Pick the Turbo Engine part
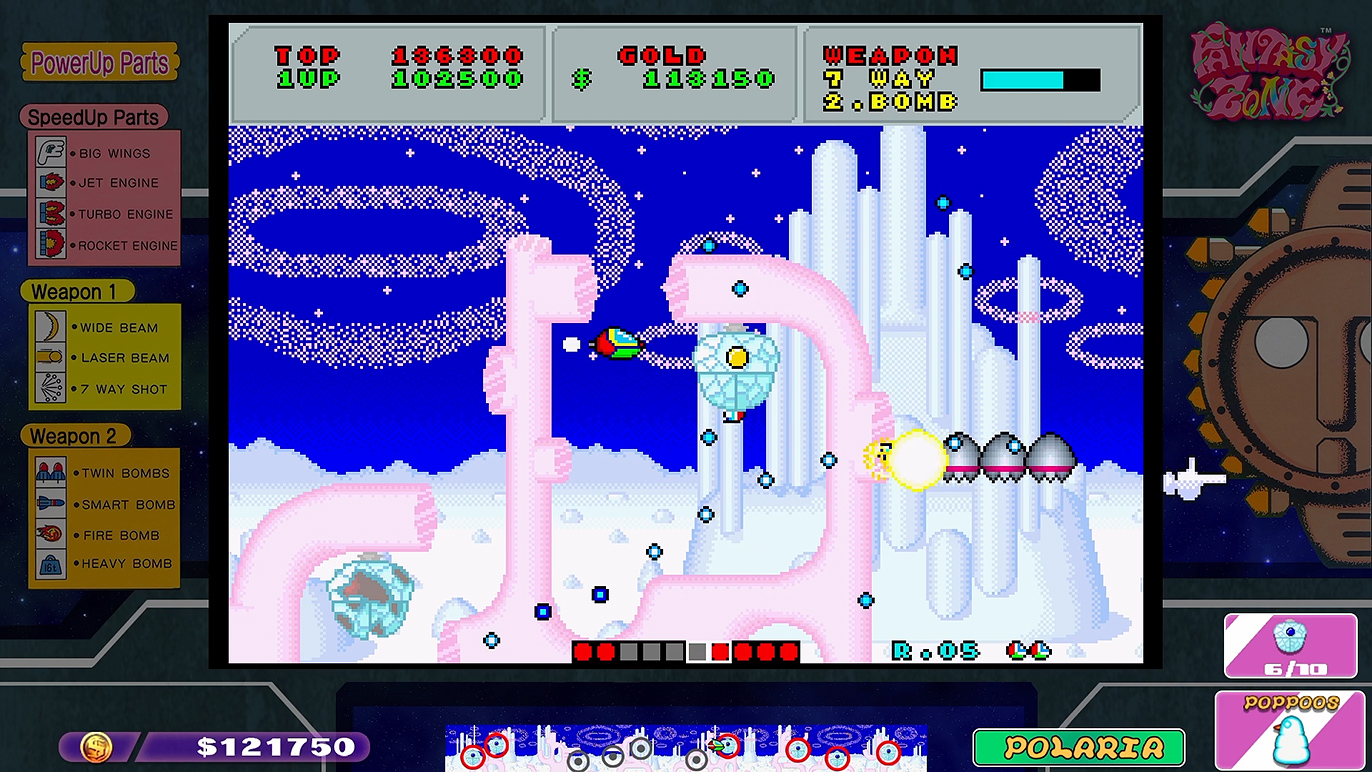1372x772 pixels. pos(104,214)
